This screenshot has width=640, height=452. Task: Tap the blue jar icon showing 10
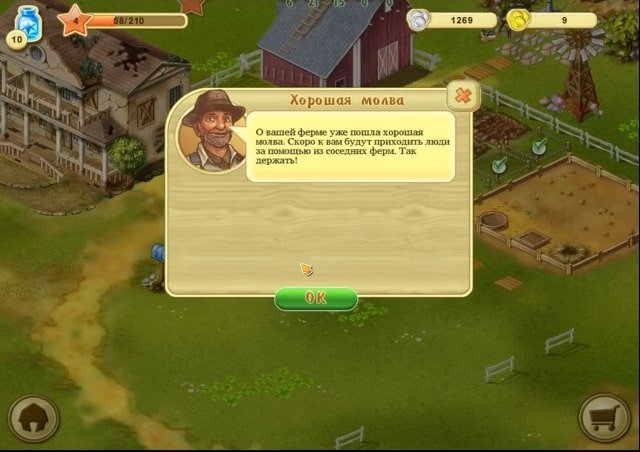tap(25, 24)
